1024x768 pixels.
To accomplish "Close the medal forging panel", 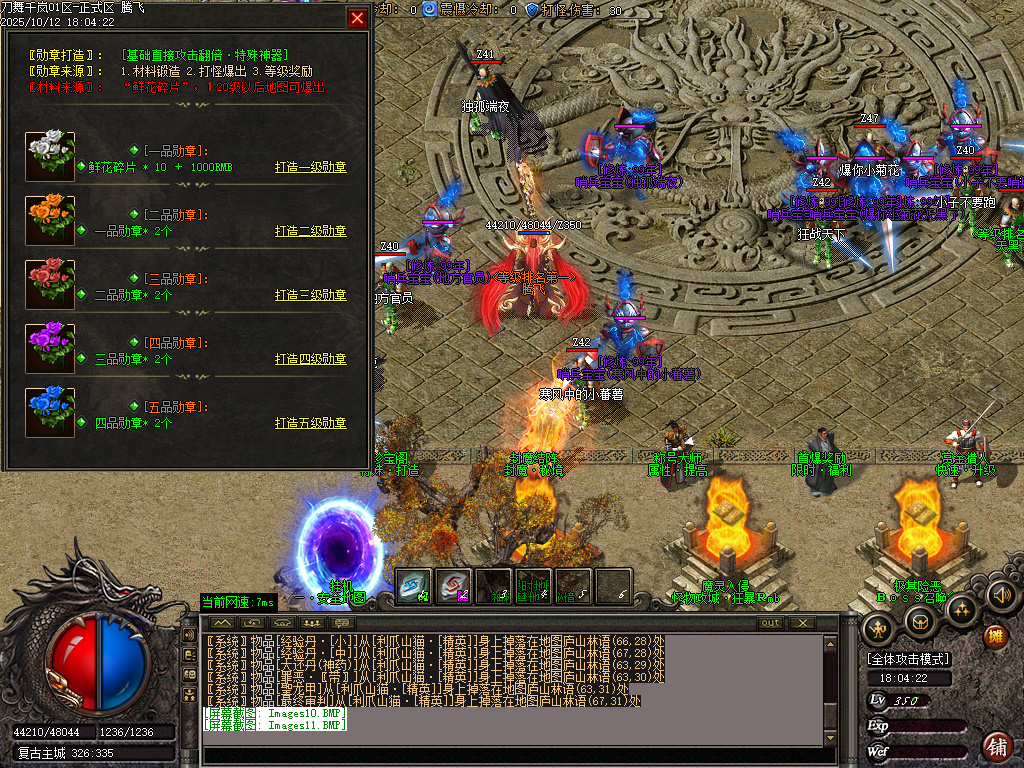I will click(357, 18).
